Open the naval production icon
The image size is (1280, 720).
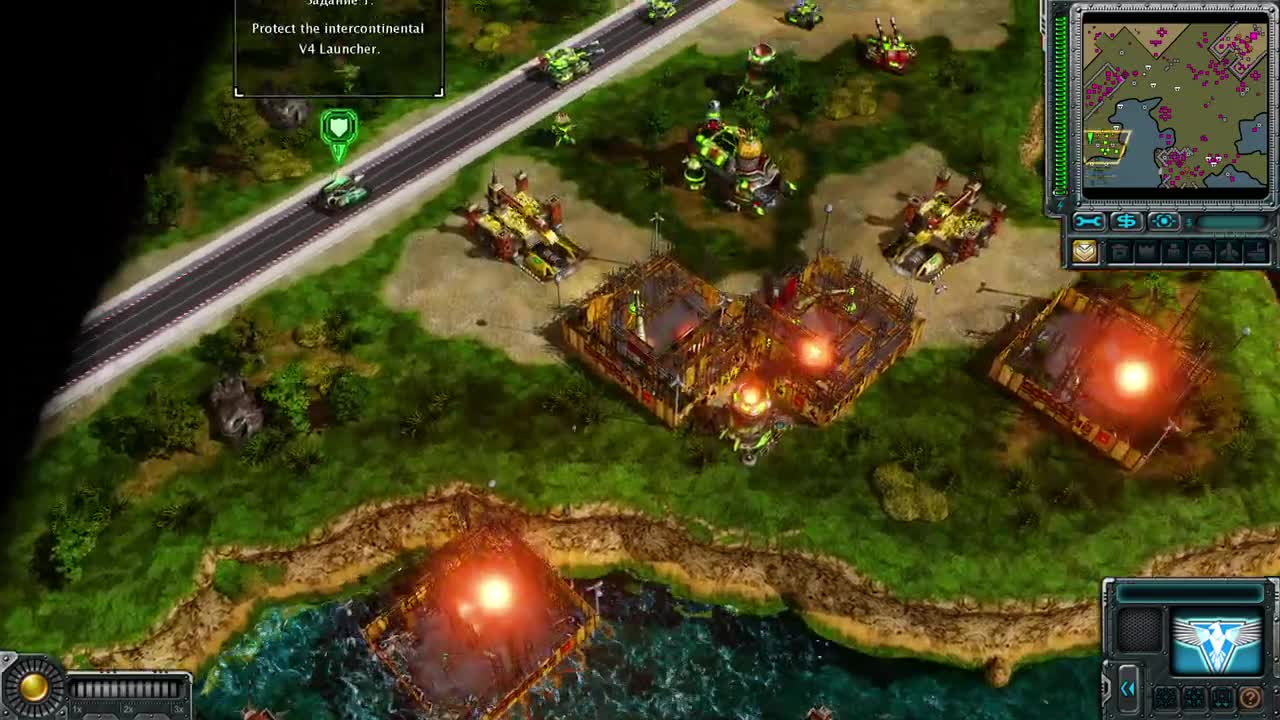click(x=1256, y=251)
